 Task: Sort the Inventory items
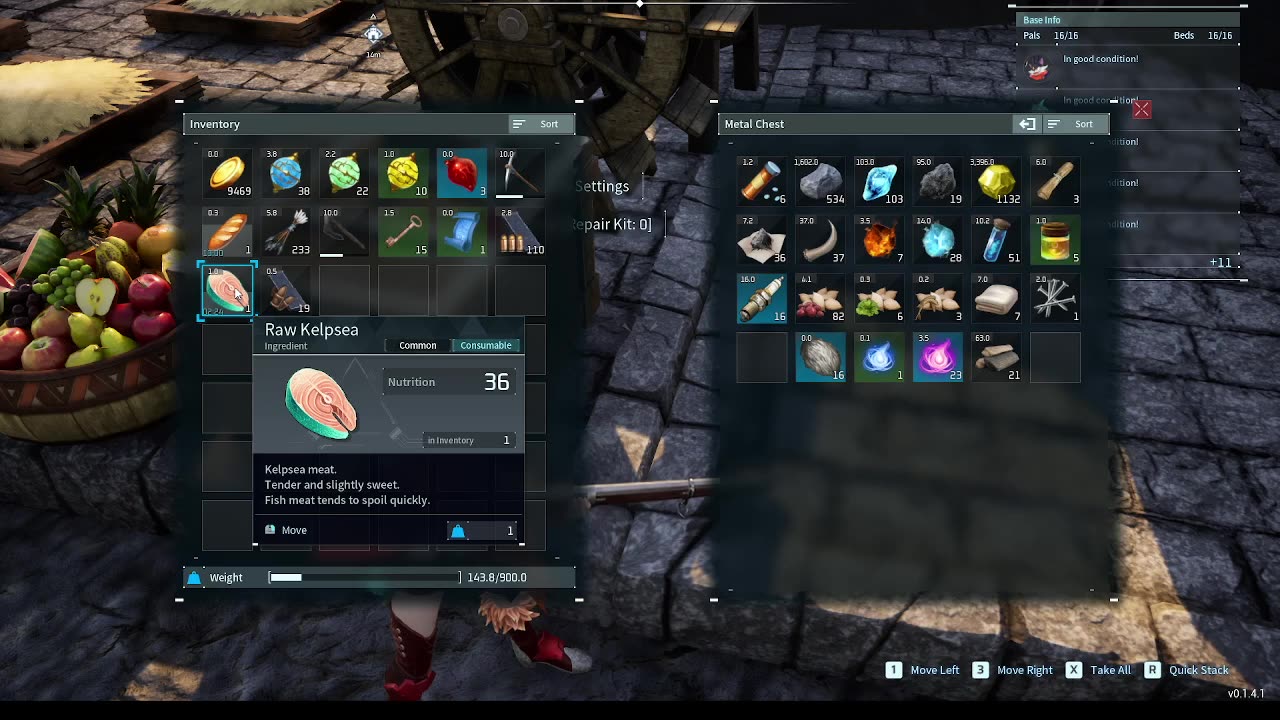click(x=539, y=124)
